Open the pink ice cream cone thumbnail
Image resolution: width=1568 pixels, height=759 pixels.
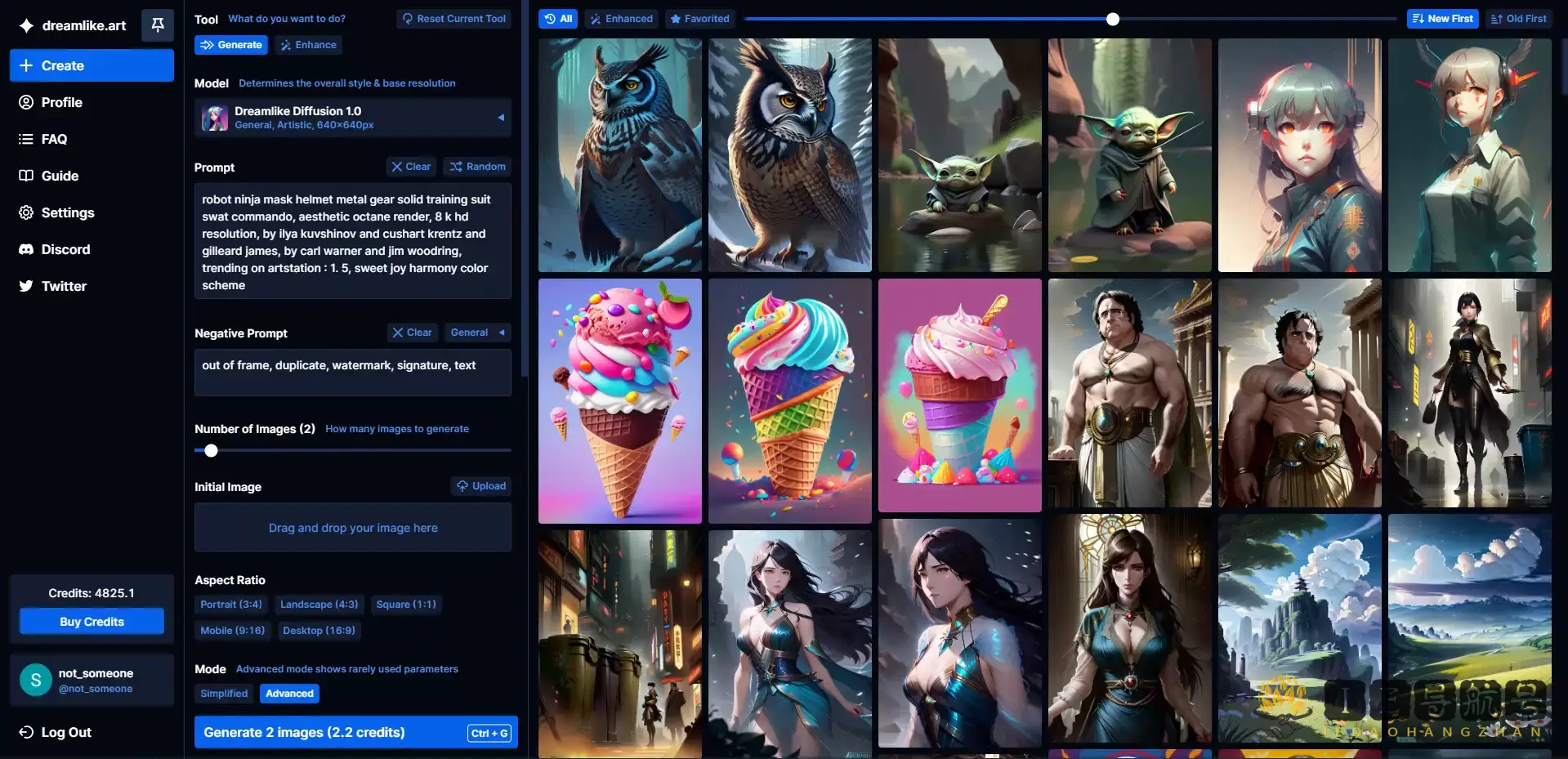(619, 400)
